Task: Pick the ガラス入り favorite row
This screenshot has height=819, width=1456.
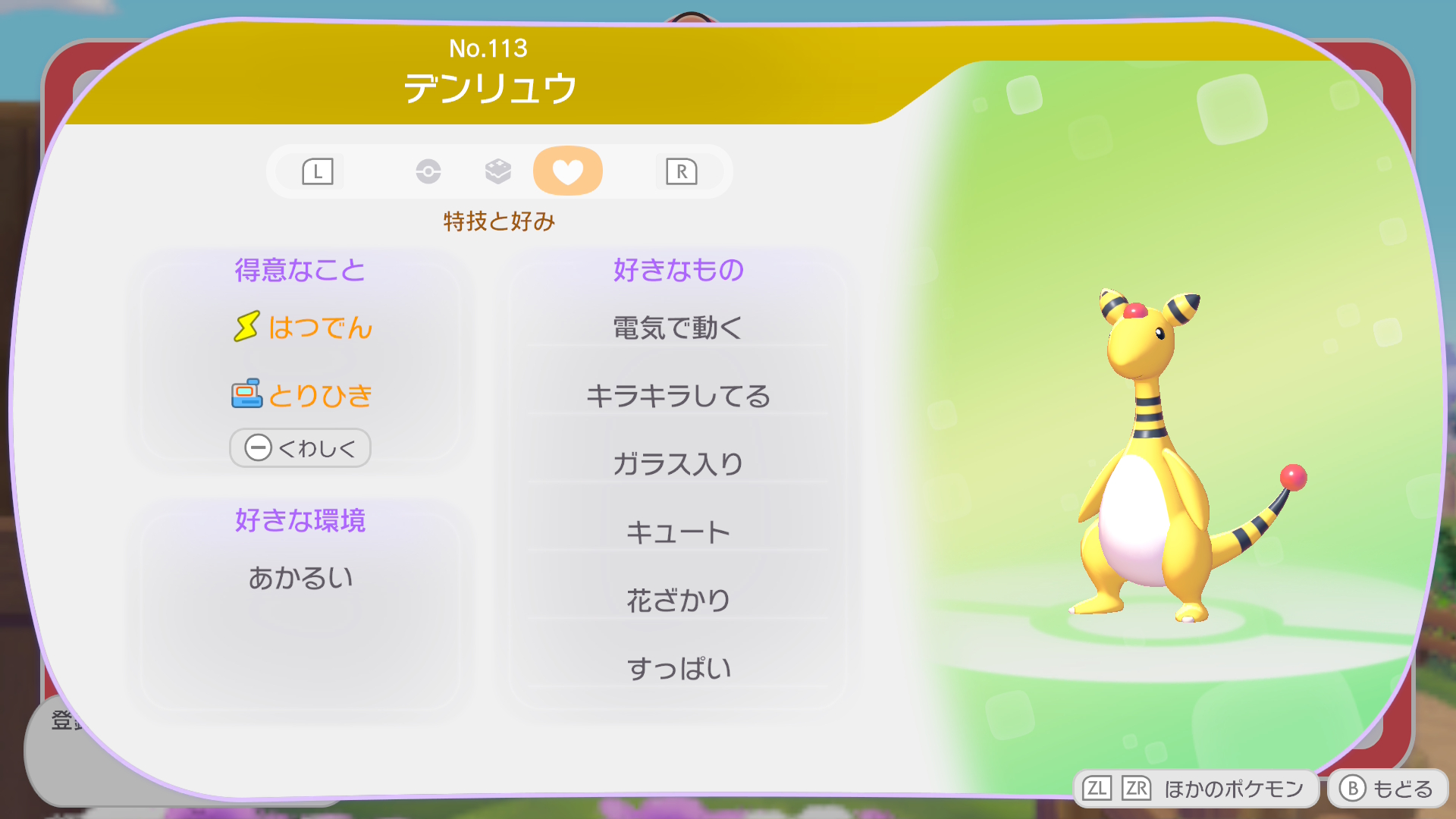Action: (x=678, y=464)
